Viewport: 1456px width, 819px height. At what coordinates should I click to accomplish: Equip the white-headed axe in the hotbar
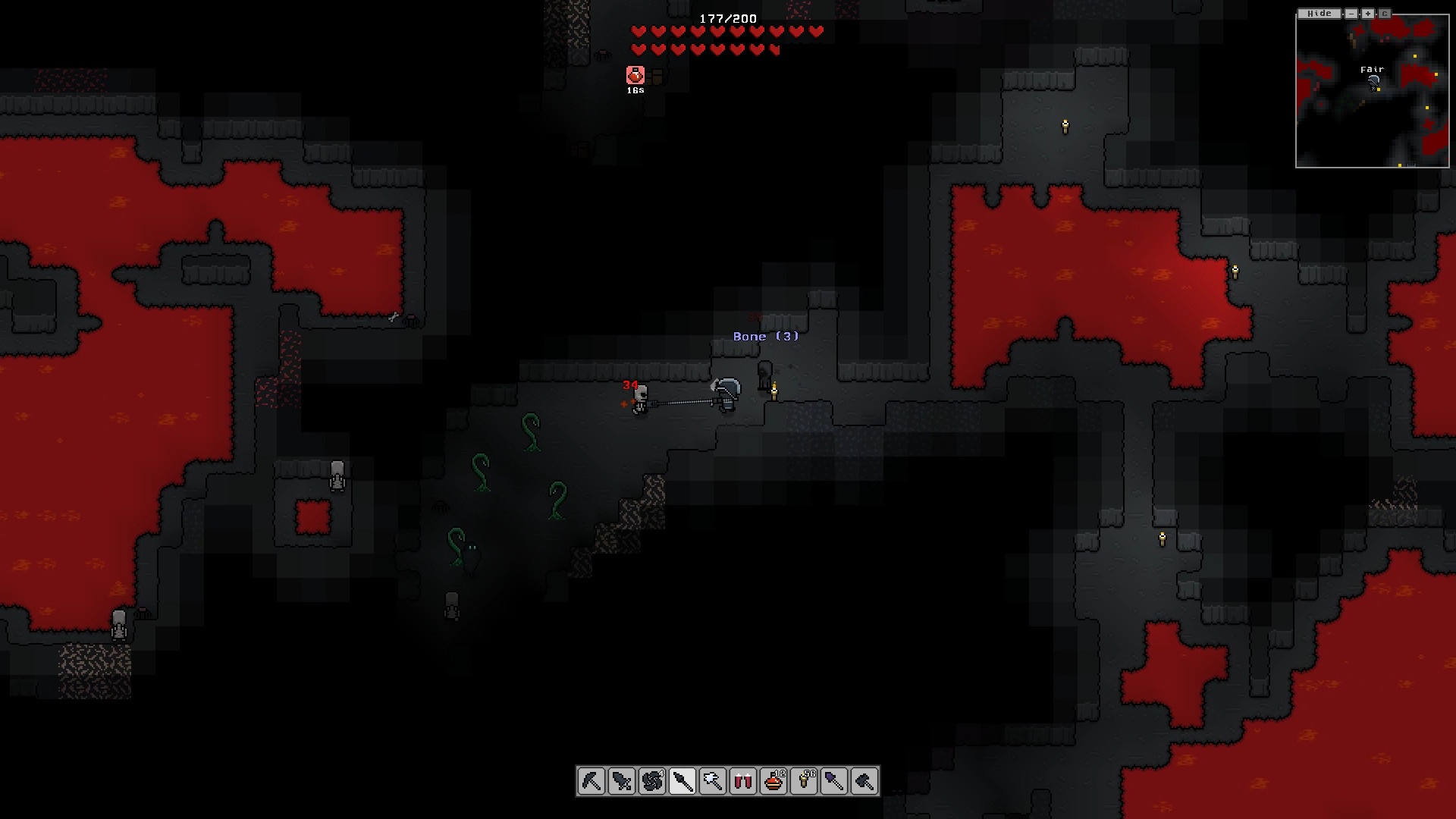pos(713,781)
